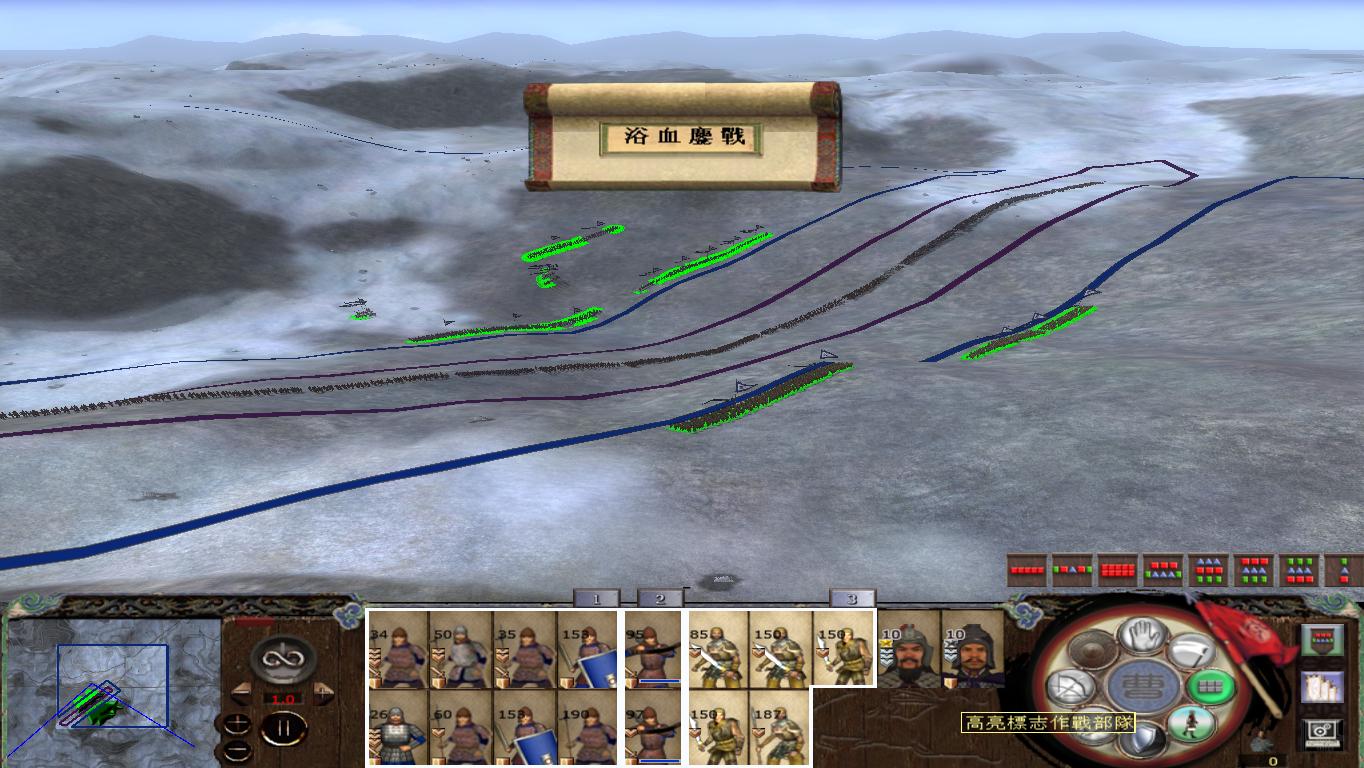Toggle running with the sprinting soldier icon
The width and height of the screenshot is (1364, 768).
pyautogui.click(x=1191, y=724)
